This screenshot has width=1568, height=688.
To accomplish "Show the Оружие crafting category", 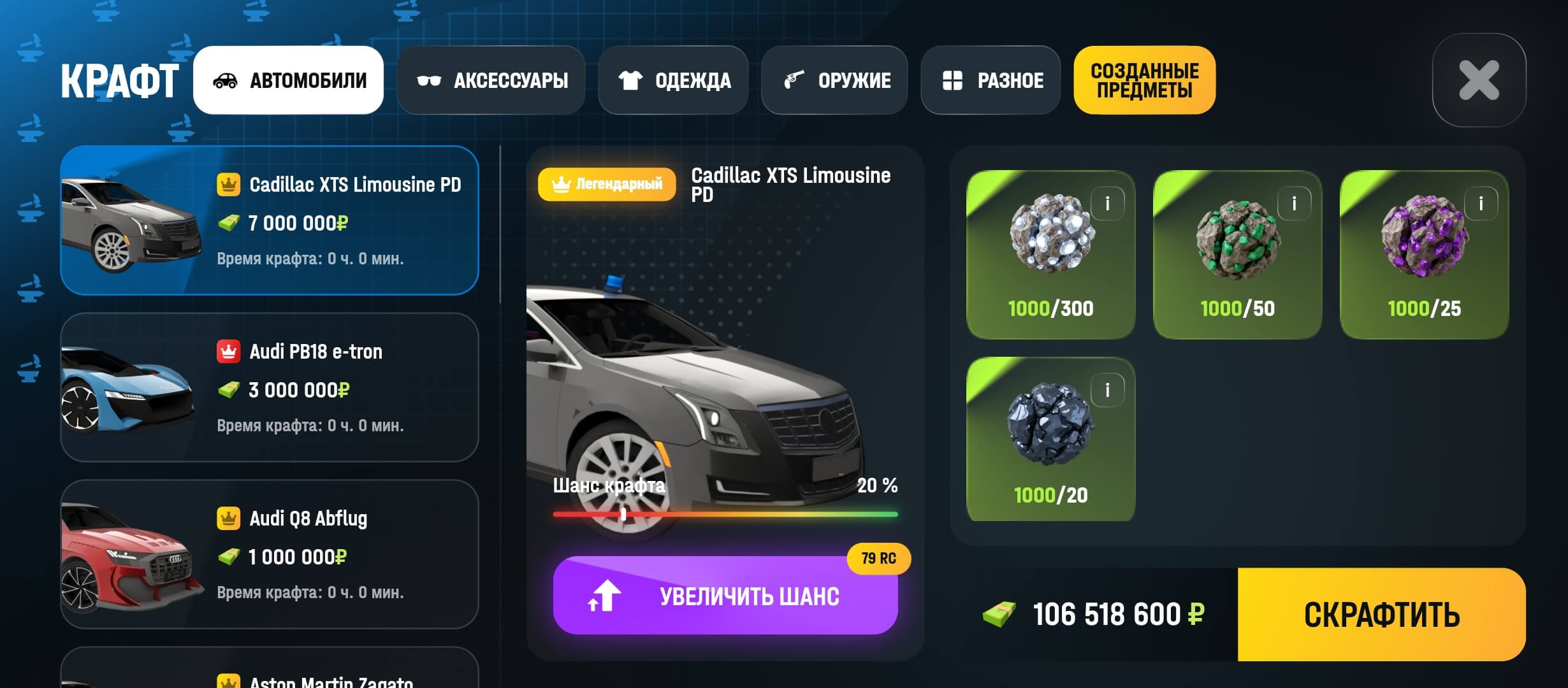I will tap(834, 80).
